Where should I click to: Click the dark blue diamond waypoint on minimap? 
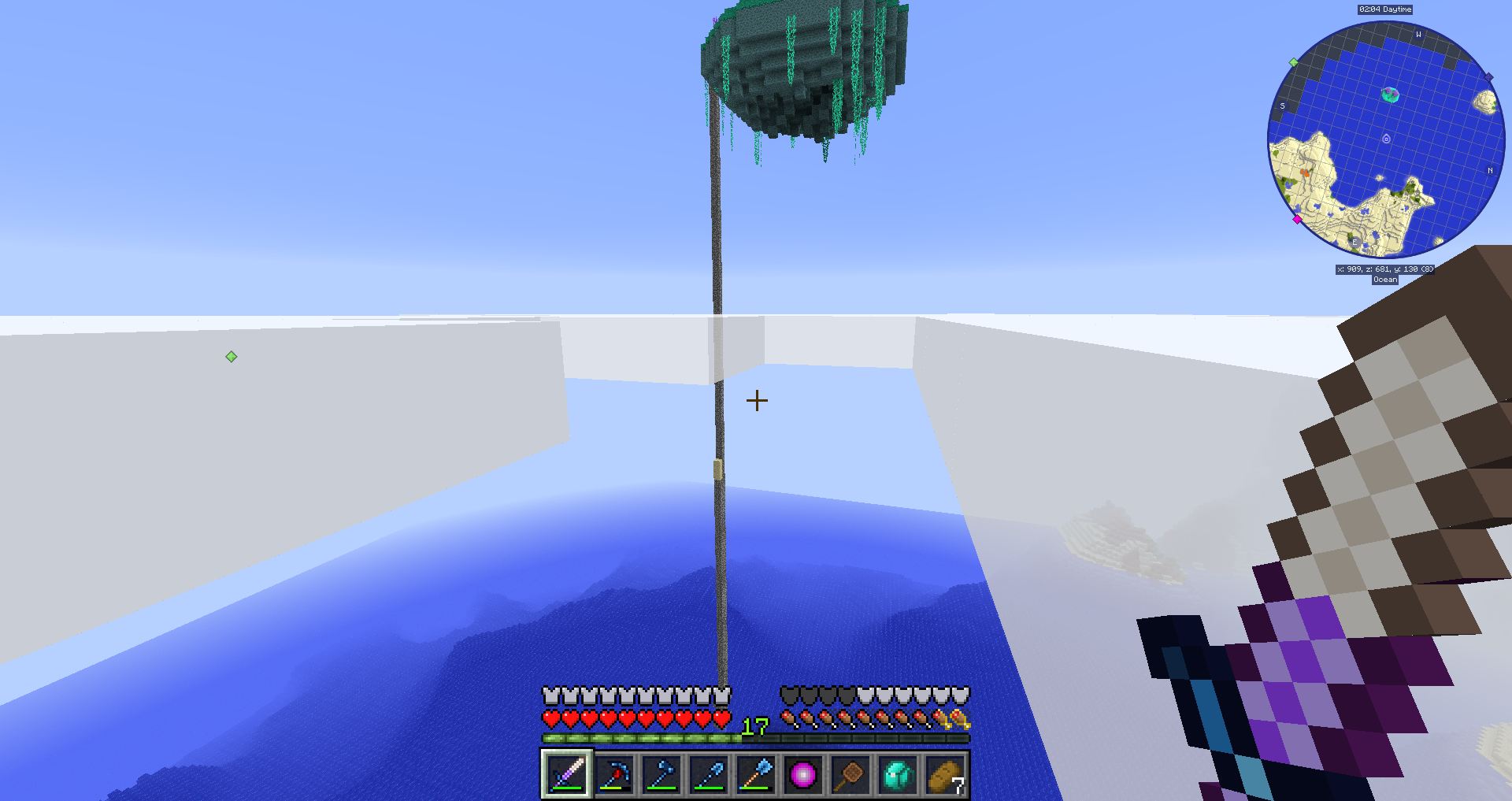tap(1488, 77)
